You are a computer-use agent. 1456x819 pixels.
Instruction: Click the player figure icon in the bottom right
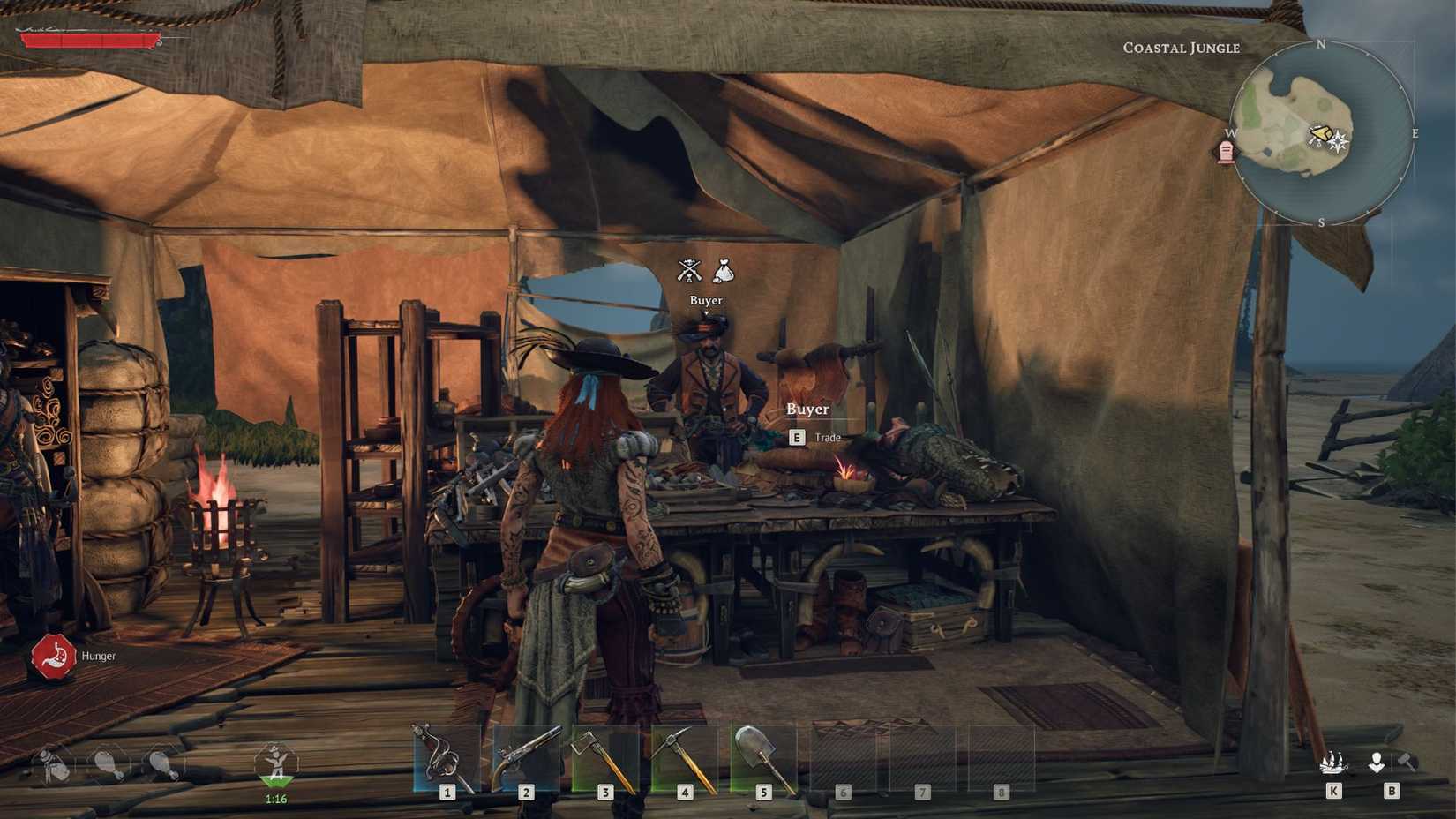pyautogui.click(x=1377, y=762)
